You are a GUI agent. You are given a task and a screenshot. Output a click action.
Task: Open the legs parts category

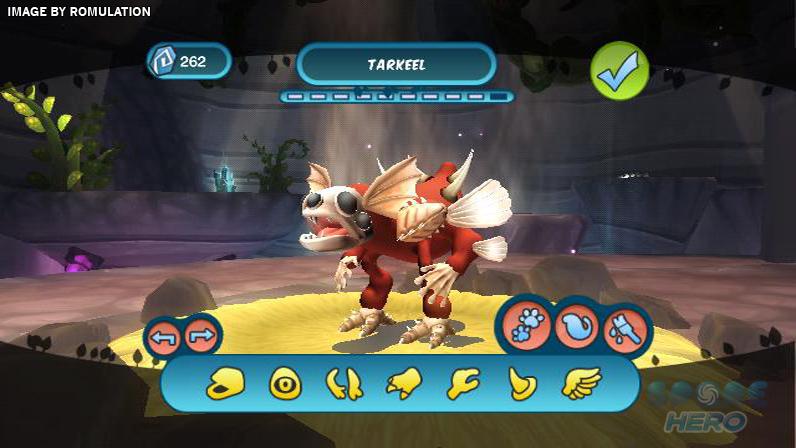pyautogui.click(x=344, y=383)
